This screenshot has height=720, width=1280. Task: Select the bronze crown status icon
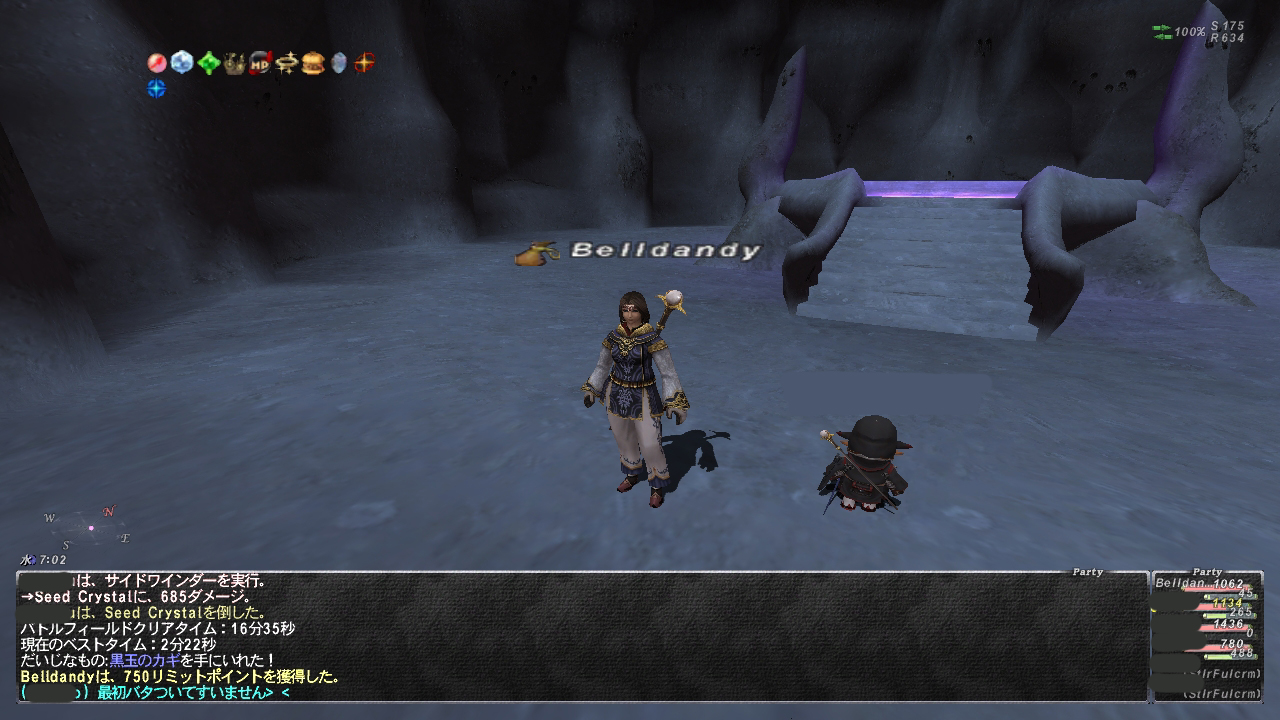point(235,63)
